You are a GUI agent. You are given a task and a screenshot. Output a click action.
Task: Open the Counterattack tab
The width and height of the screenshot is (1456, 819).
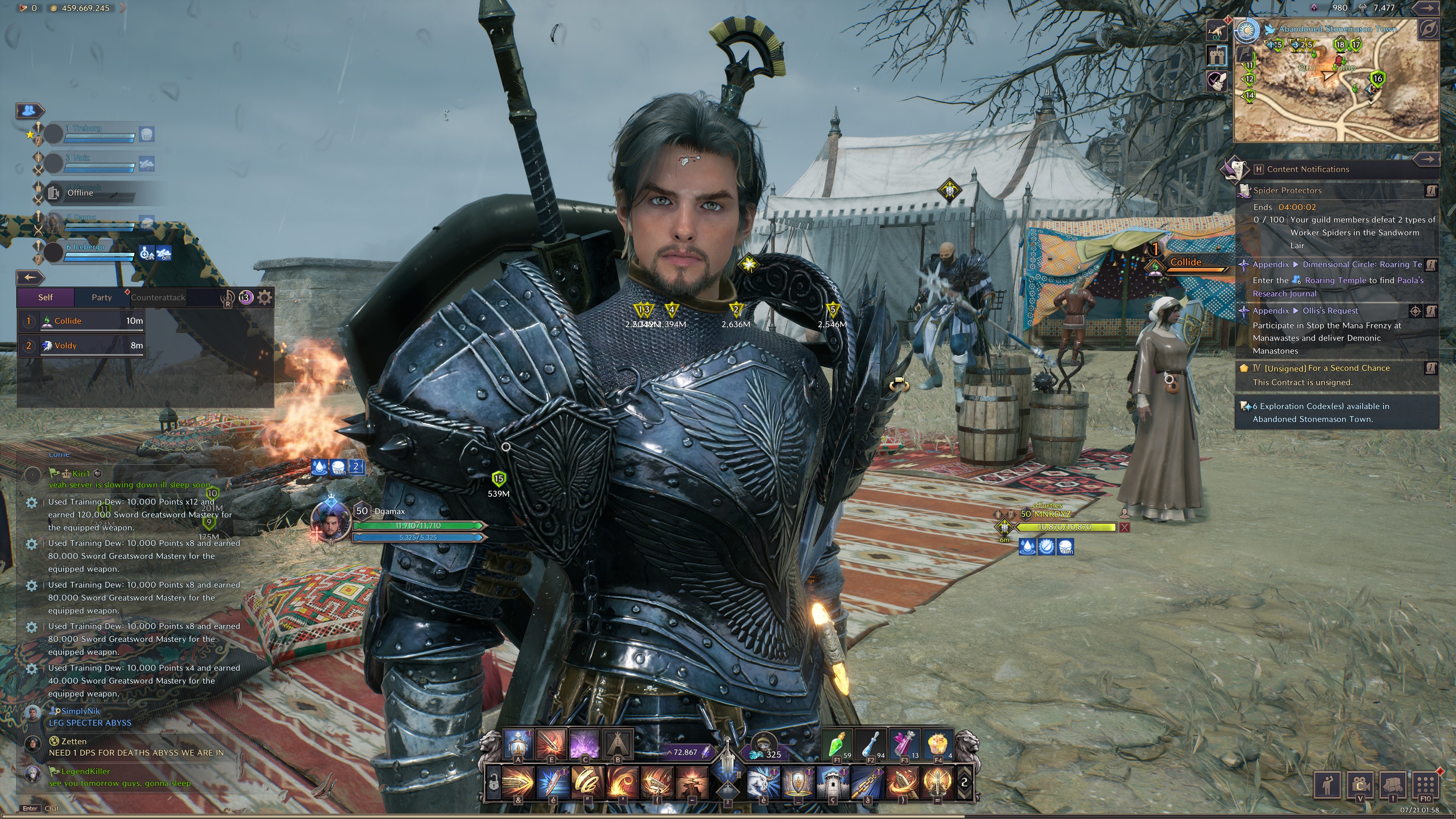158,297
